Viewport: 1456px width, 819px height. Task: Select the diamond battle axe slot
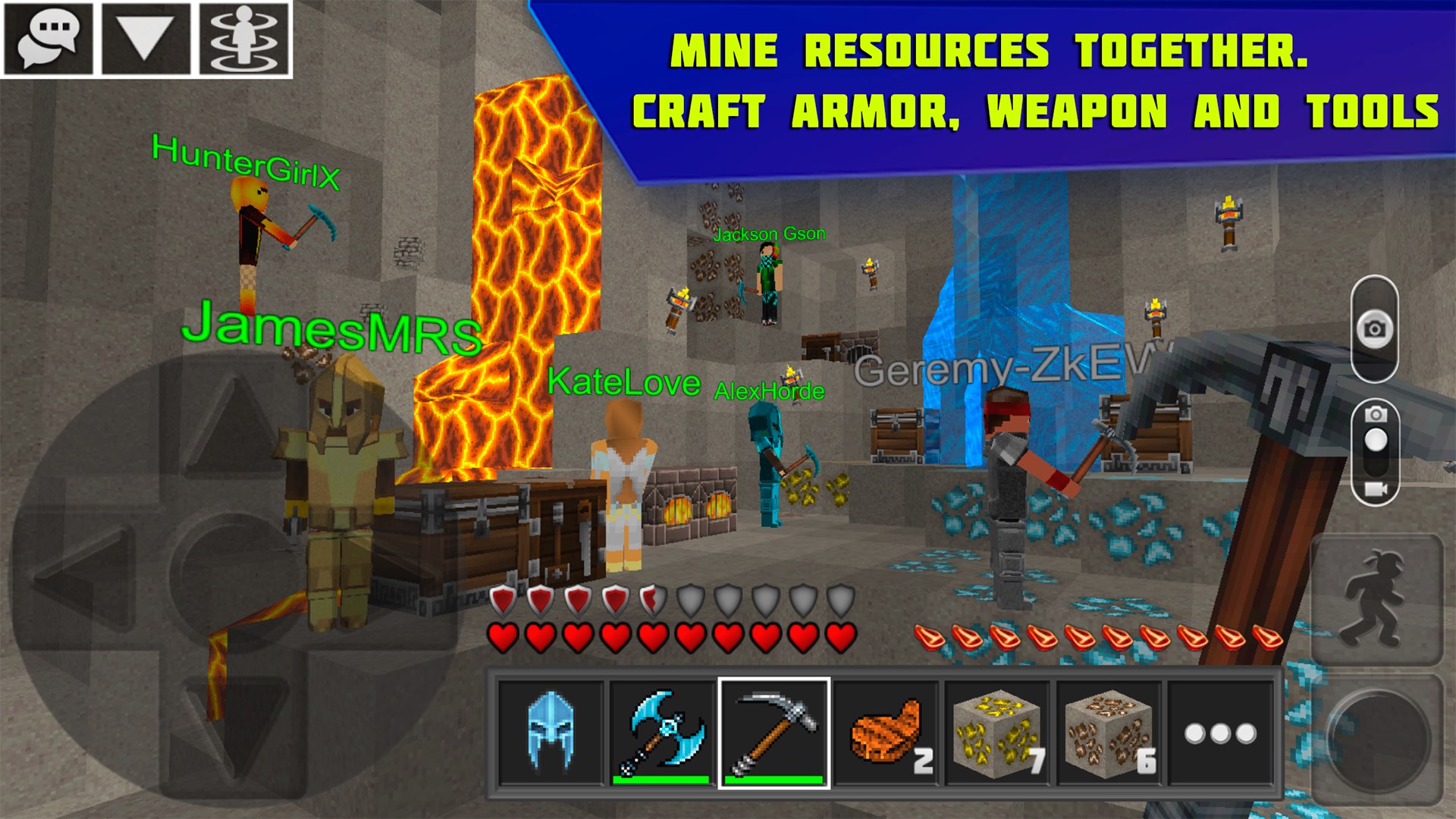click(662, 733)
